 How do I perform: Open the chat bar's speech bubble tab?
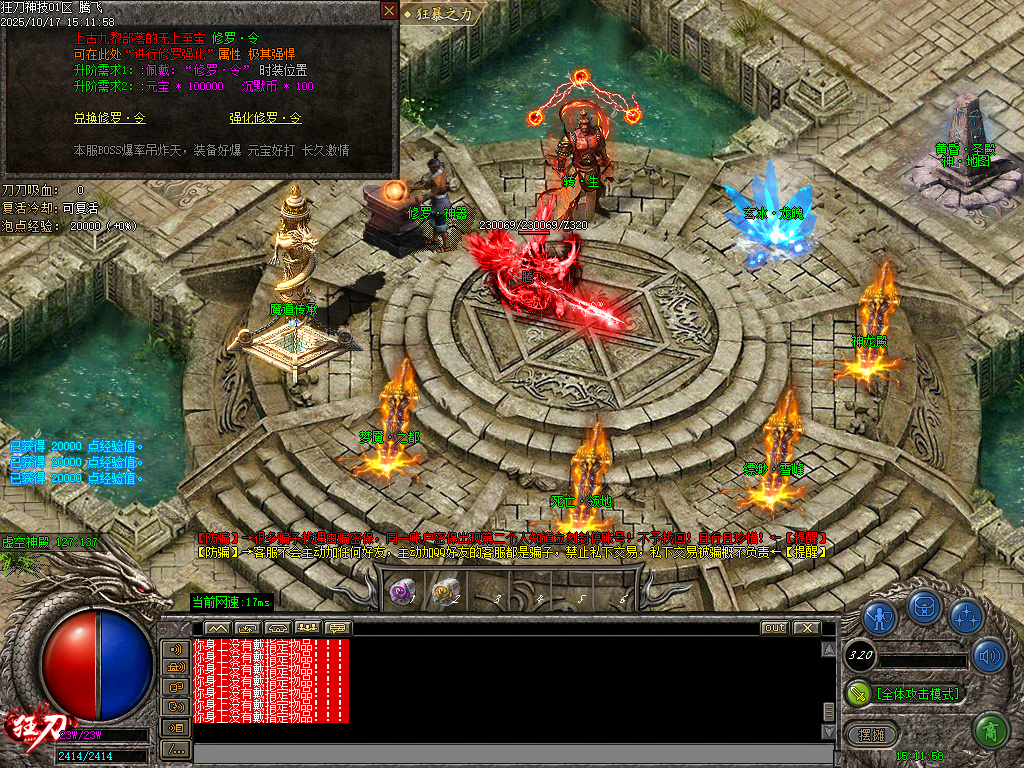coord(338,628)
